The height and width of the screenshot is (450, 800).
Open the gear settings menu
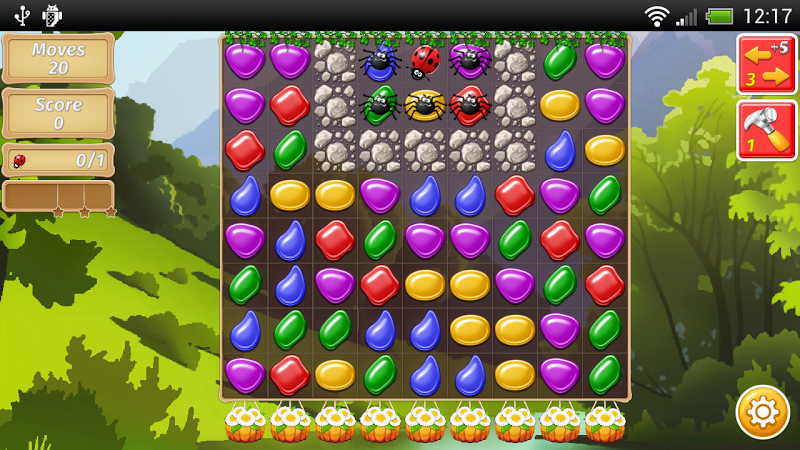pyautogui.click(x=763, y=412)
